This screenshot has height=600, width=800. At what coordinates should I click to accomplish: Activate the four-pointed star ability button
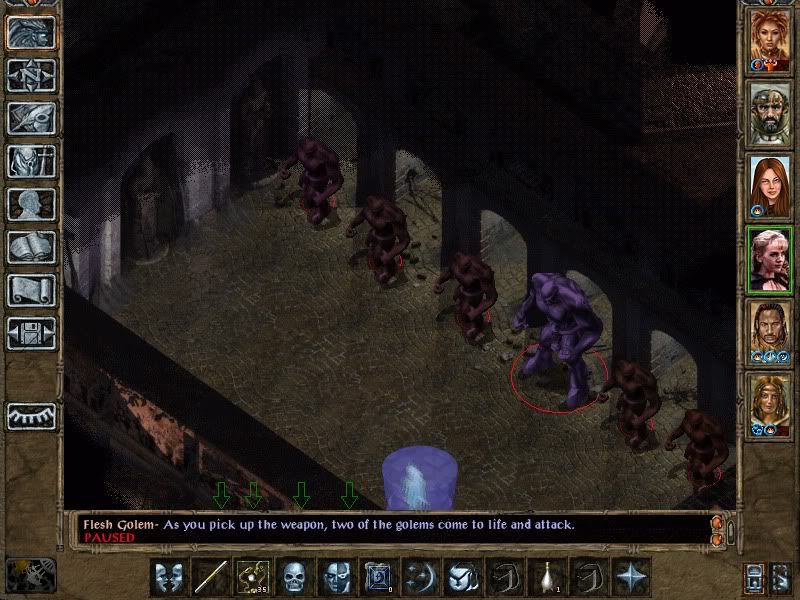pyautogui.click(x=632, y=577)
